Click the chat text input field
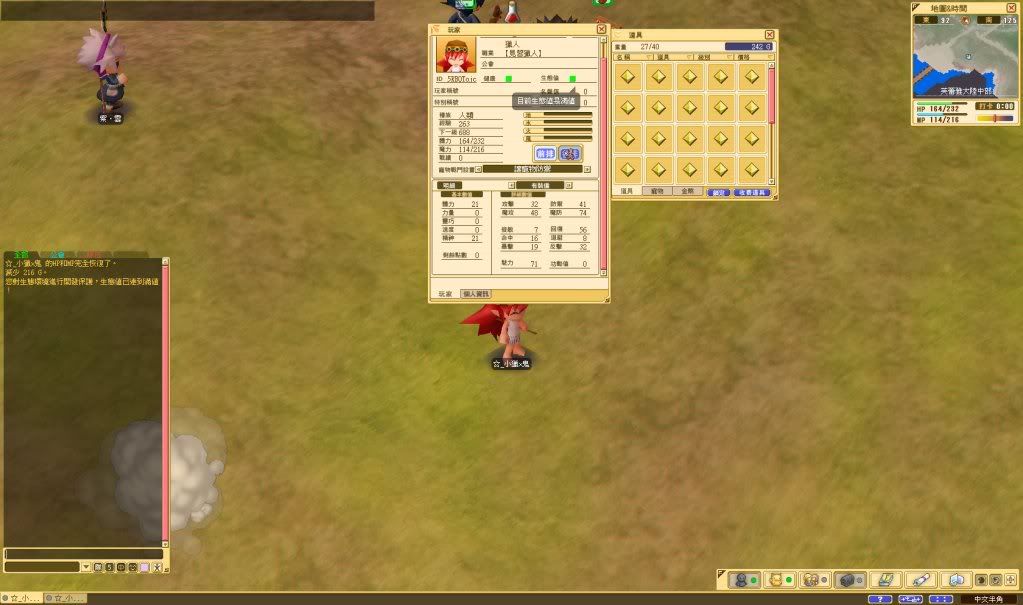Viewport: 1023px width, 605px height. [83, 553]
